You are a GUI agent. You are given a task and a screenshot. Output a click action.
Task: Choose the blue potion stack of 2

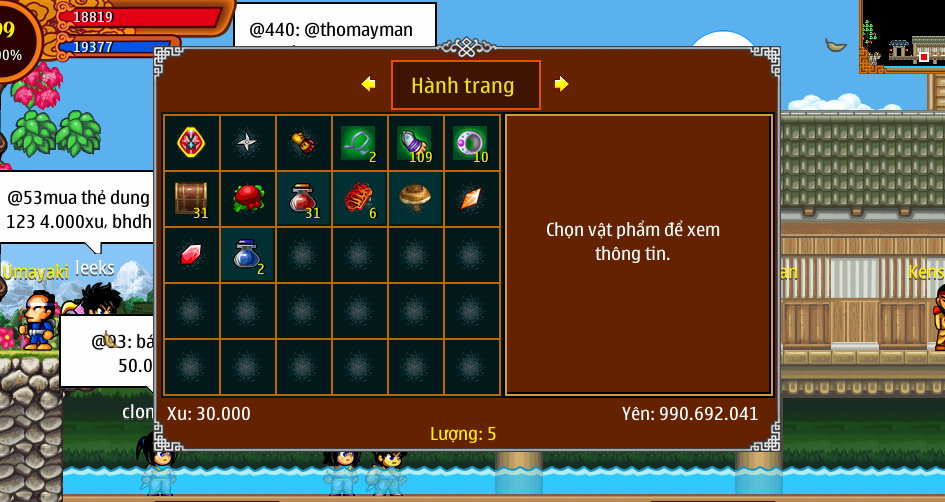[247, 254]
